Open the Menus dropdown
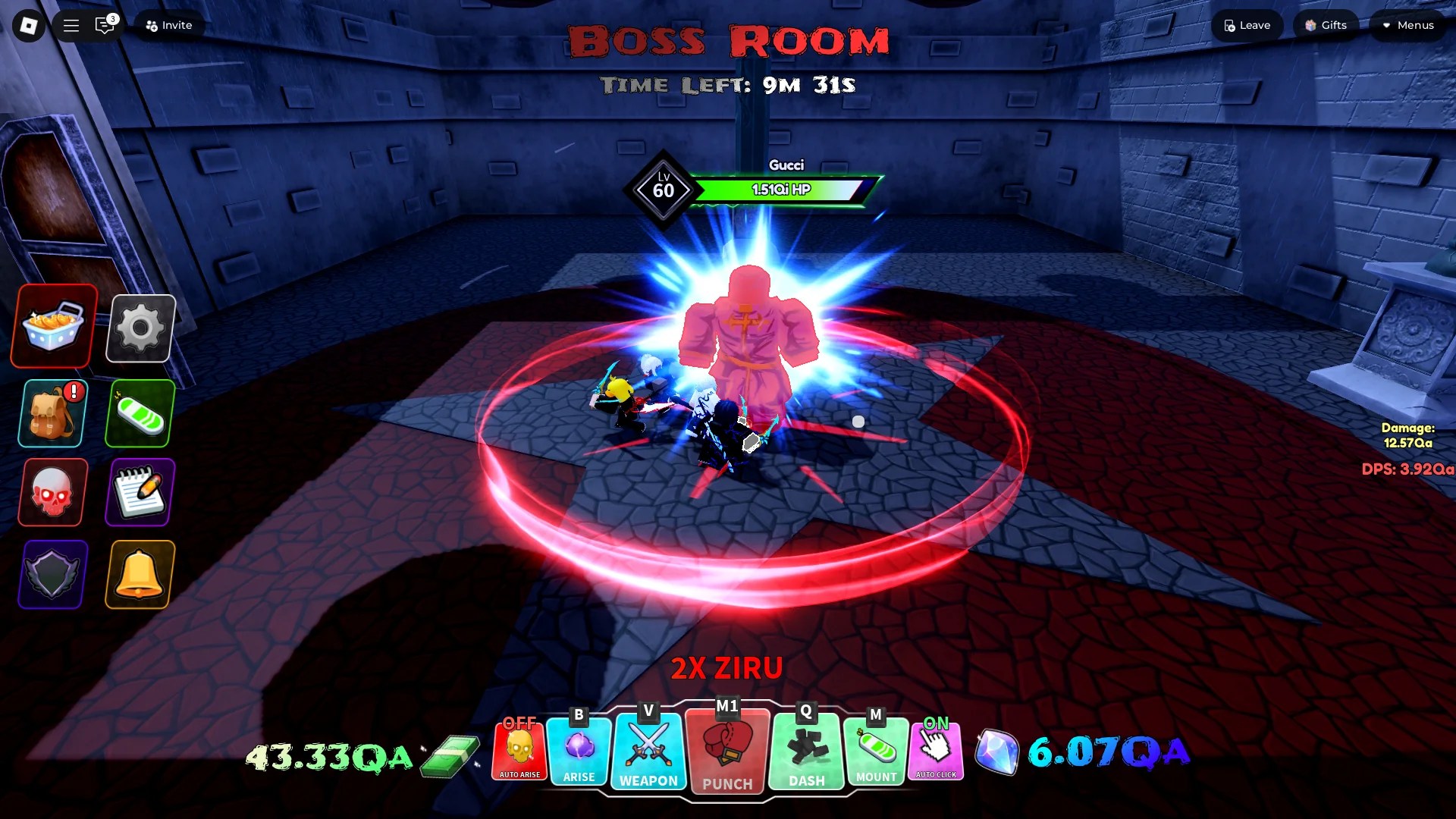Screen dimensions: 1456x819 [x=1407, y=25]
